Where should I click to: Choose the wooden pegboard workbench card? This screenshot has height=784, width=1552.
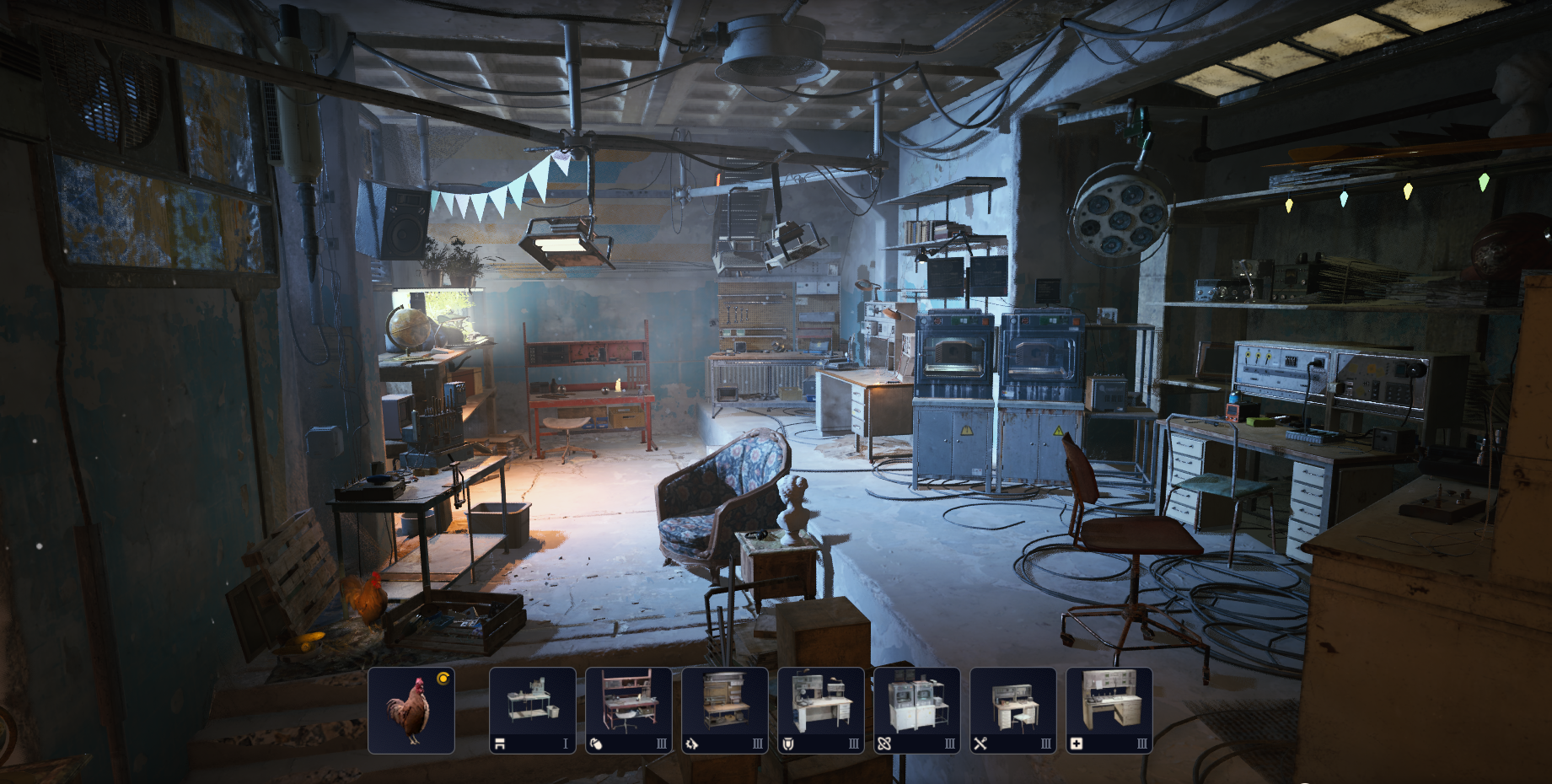click(x=724, y=710)
